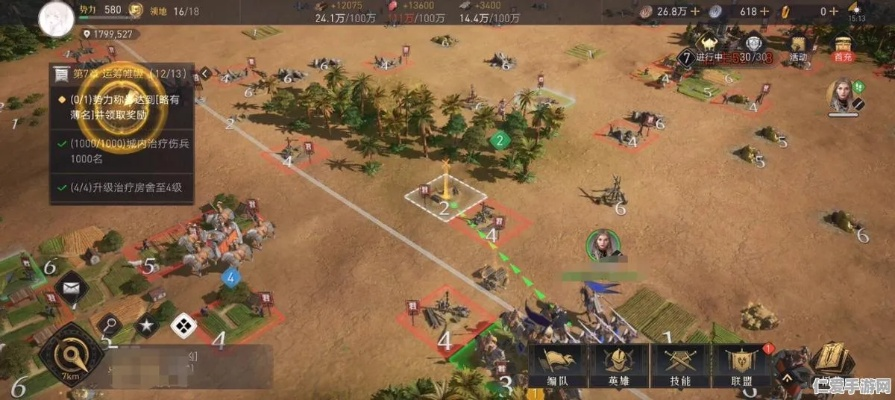Open the 活动 events icon

click(798, 45)
